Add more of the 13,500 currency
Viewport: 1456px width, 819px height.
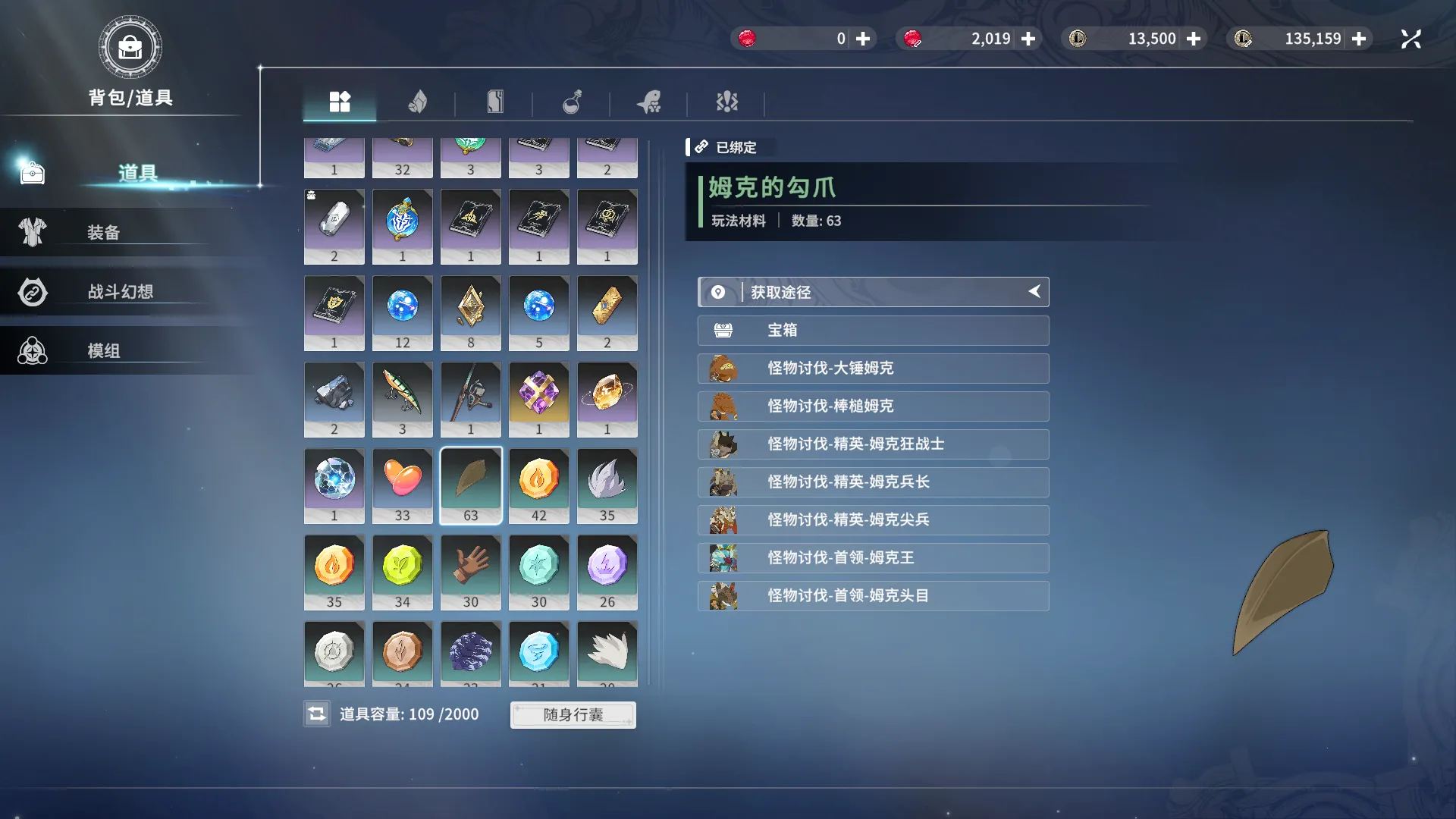[x=1194, y=39]
